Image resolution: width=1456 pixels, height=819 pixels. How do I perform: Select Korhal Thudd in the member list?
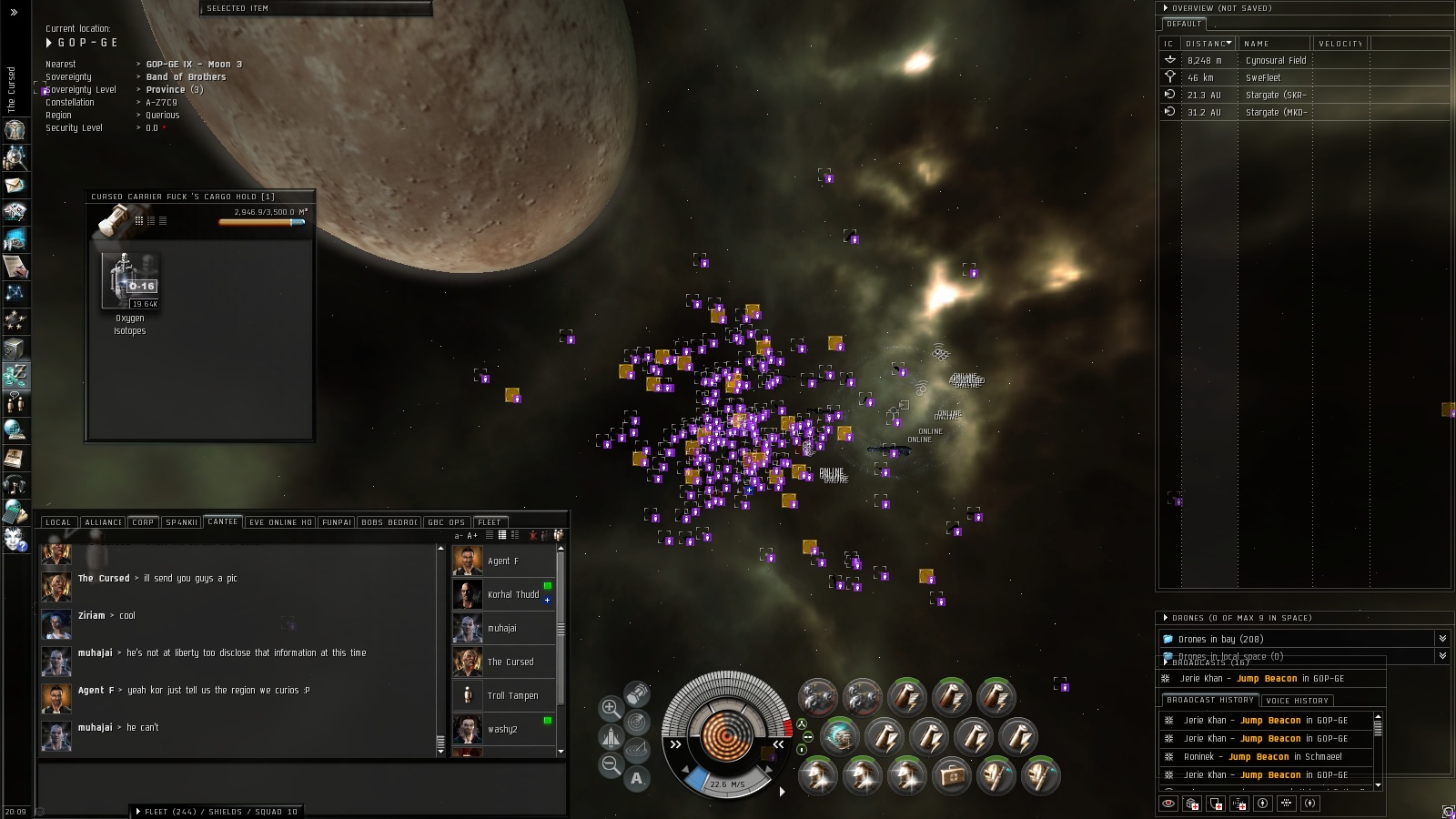(512, 595)
